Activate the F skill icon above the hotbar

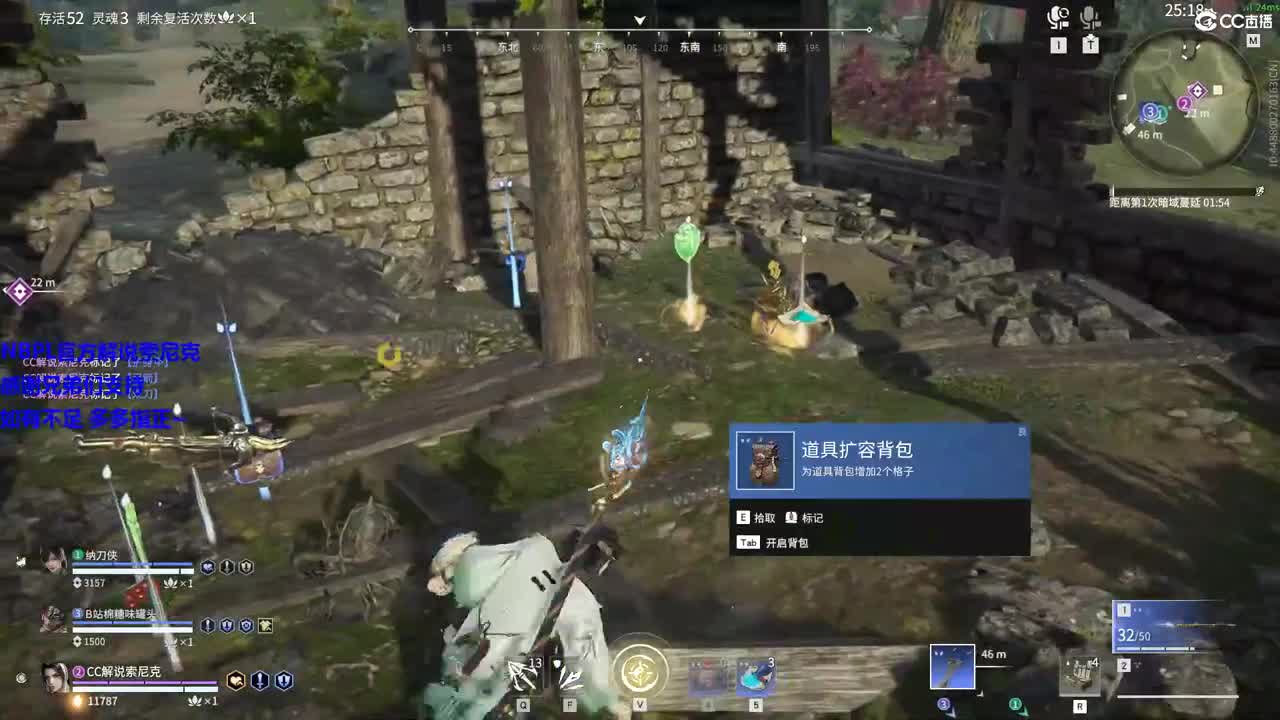pyautogui.click(x=568, y=671)
